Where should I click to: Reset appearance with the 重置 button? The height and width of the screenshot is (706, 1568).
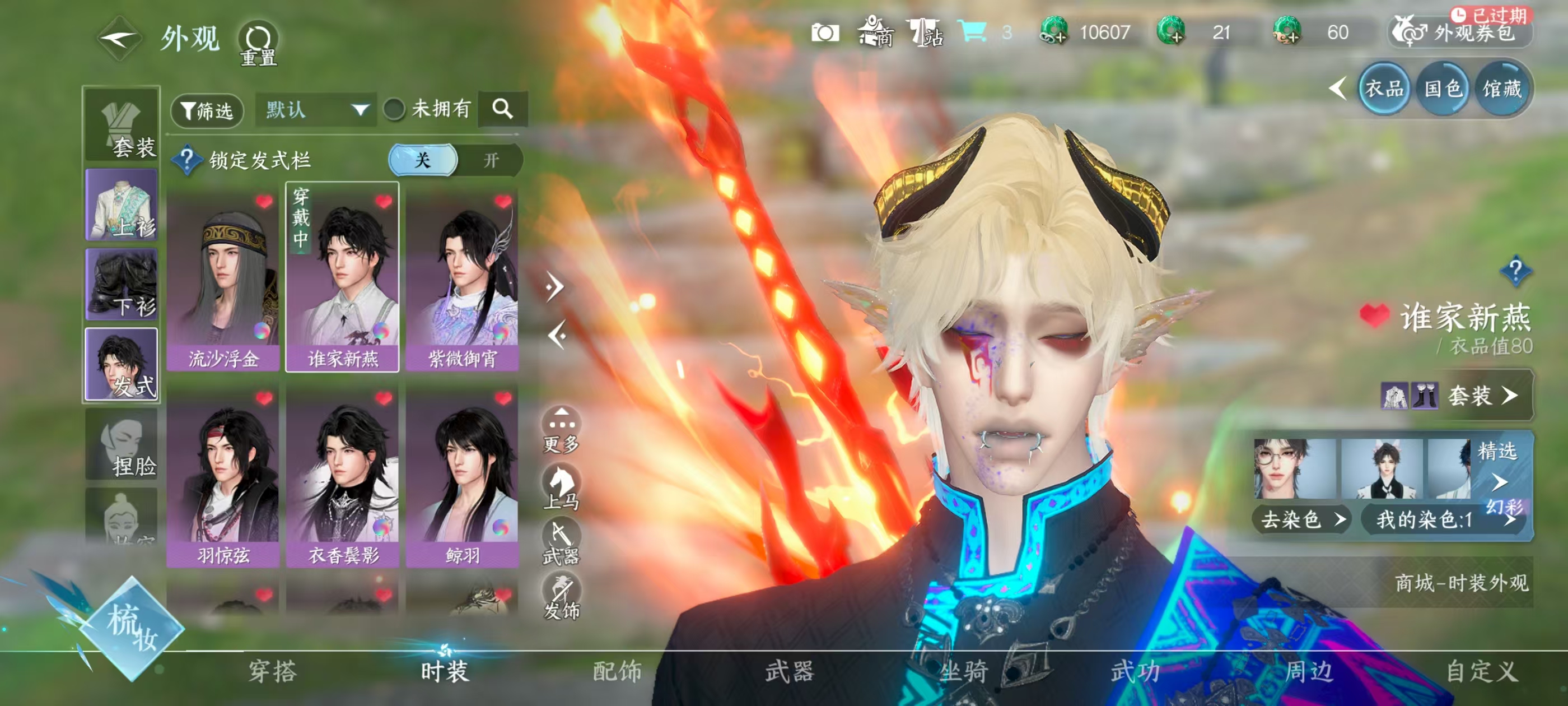click(258, 43)
